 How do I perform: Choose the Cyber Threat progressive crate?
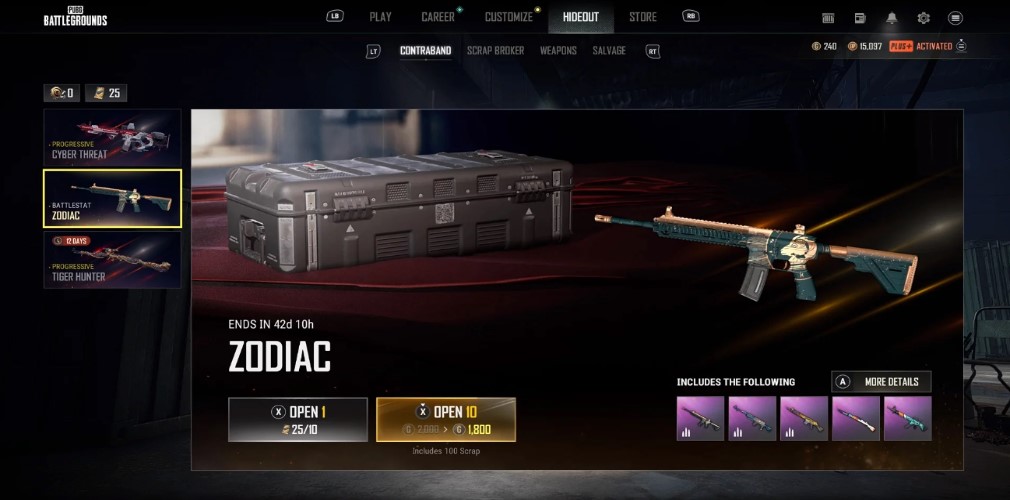(112, 137)
